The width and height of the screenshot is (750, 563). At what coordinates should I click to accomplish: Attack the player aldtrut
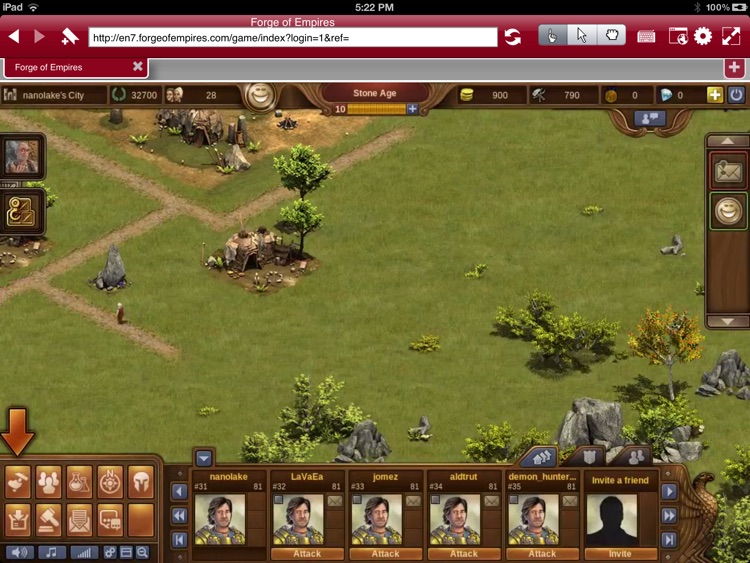[x=463, y=553]
